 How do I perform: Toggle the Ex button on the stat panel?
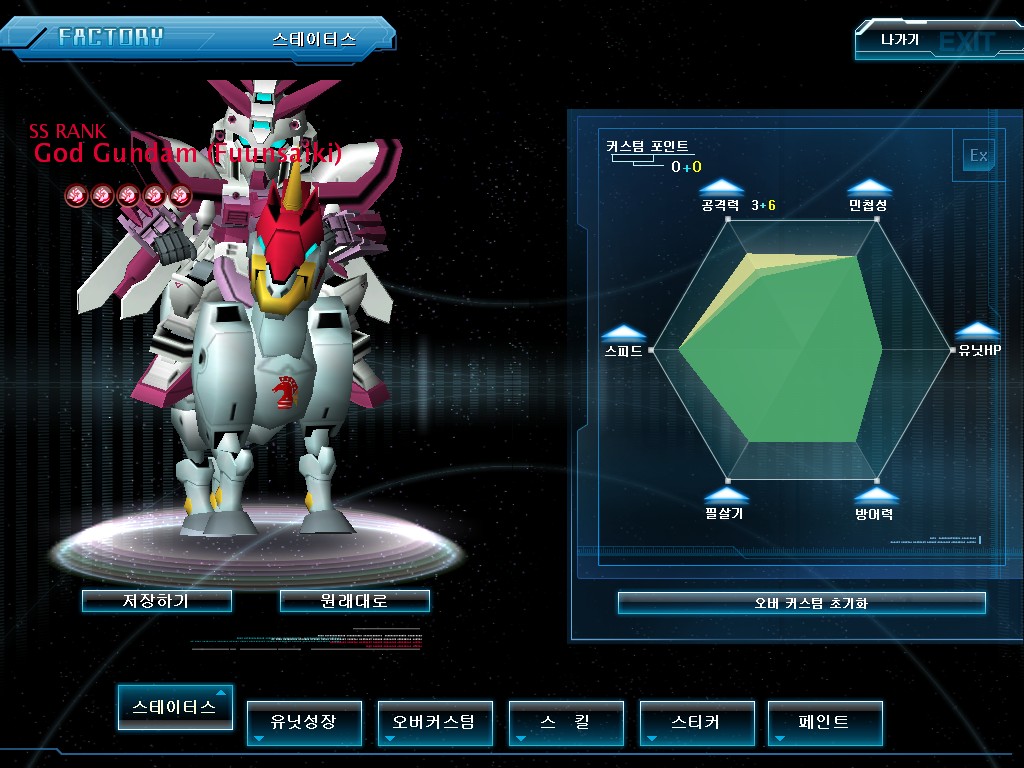(x=978, y=155)
